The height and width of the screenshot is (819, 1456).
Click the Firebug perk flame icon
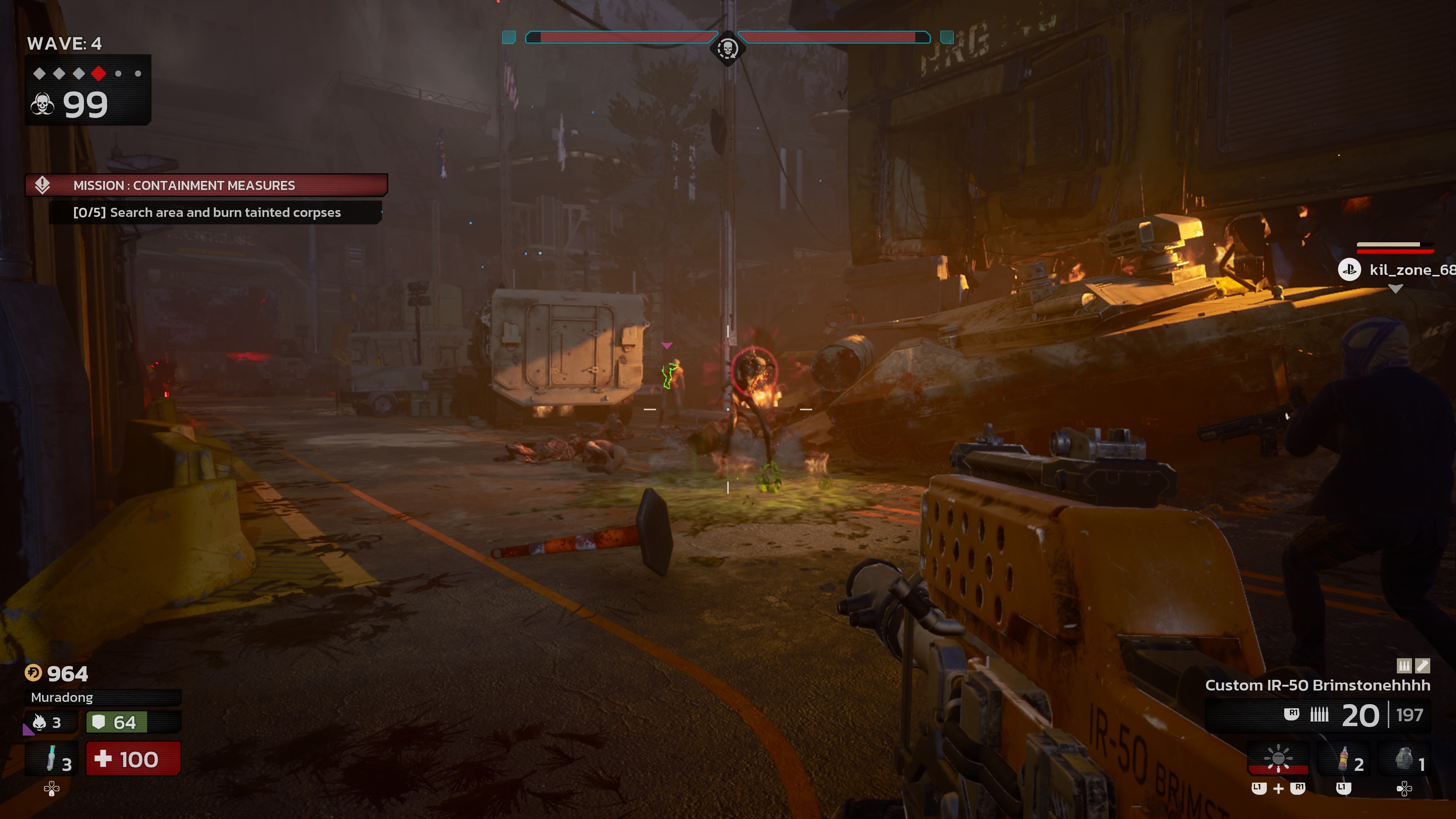pyautogui.click(x=39, y=722)
